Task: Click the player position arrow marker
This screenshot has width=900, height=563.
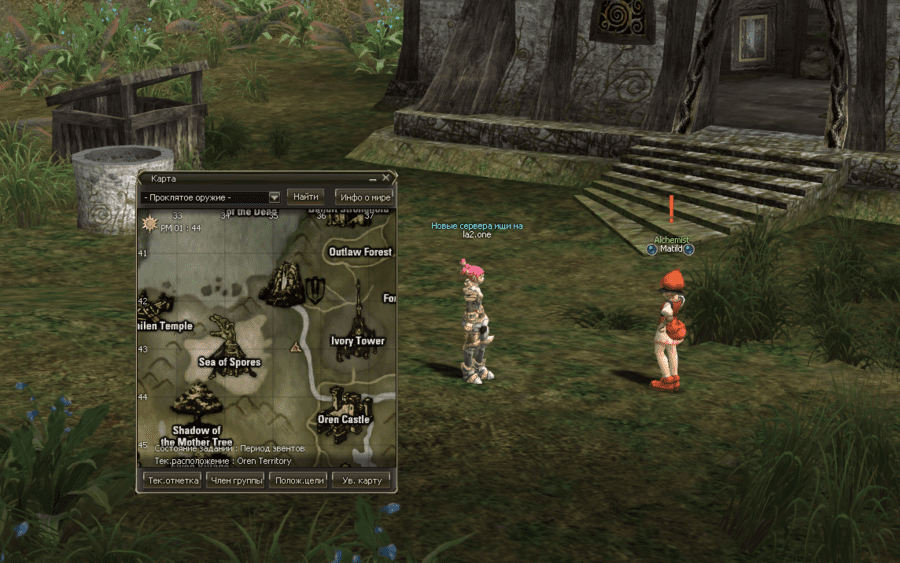Action: tap(295, 347)
